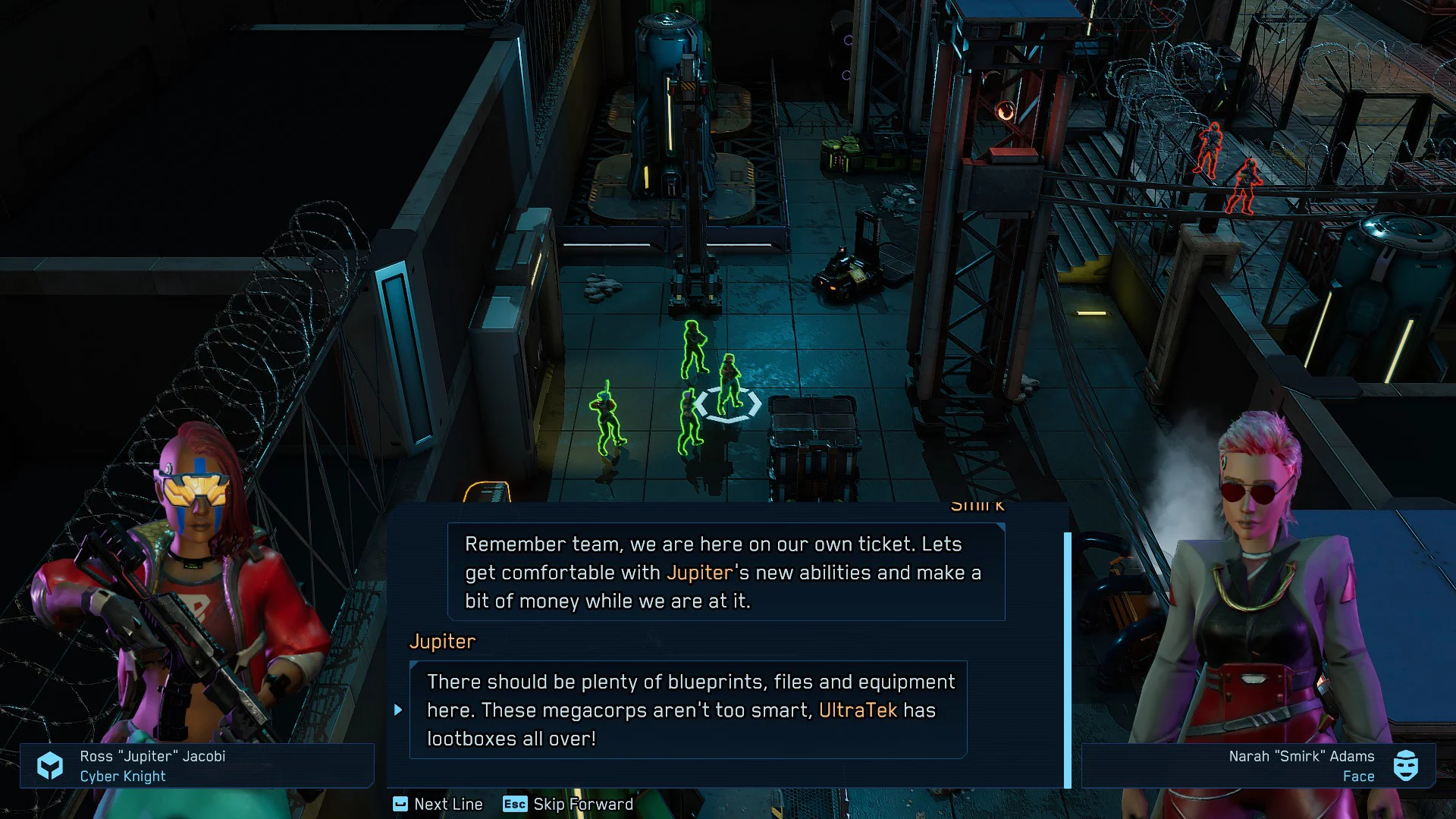Click Skip Forward to skip the conversation

[x=568, y=804]
